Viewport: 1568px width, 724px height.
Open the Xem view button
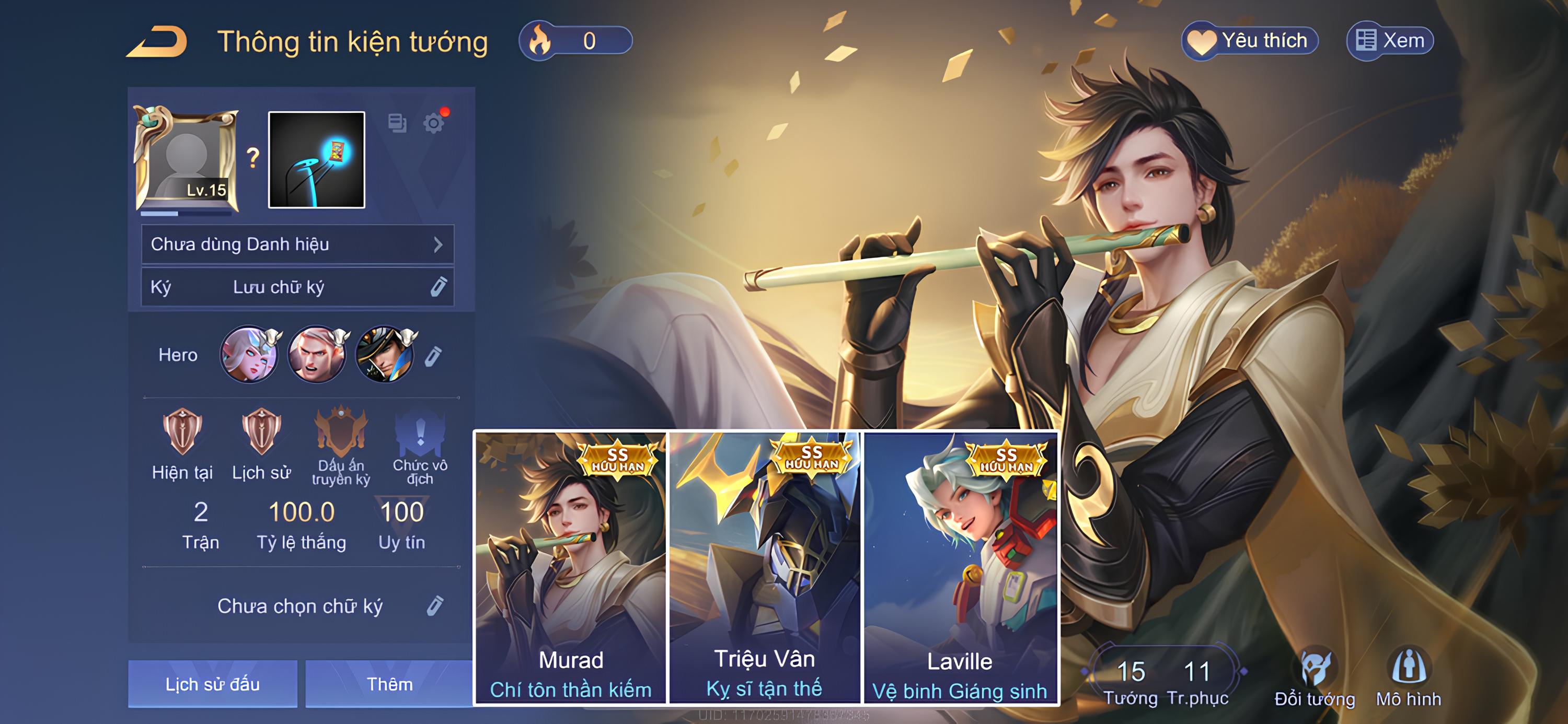[x=1390, y=41]
